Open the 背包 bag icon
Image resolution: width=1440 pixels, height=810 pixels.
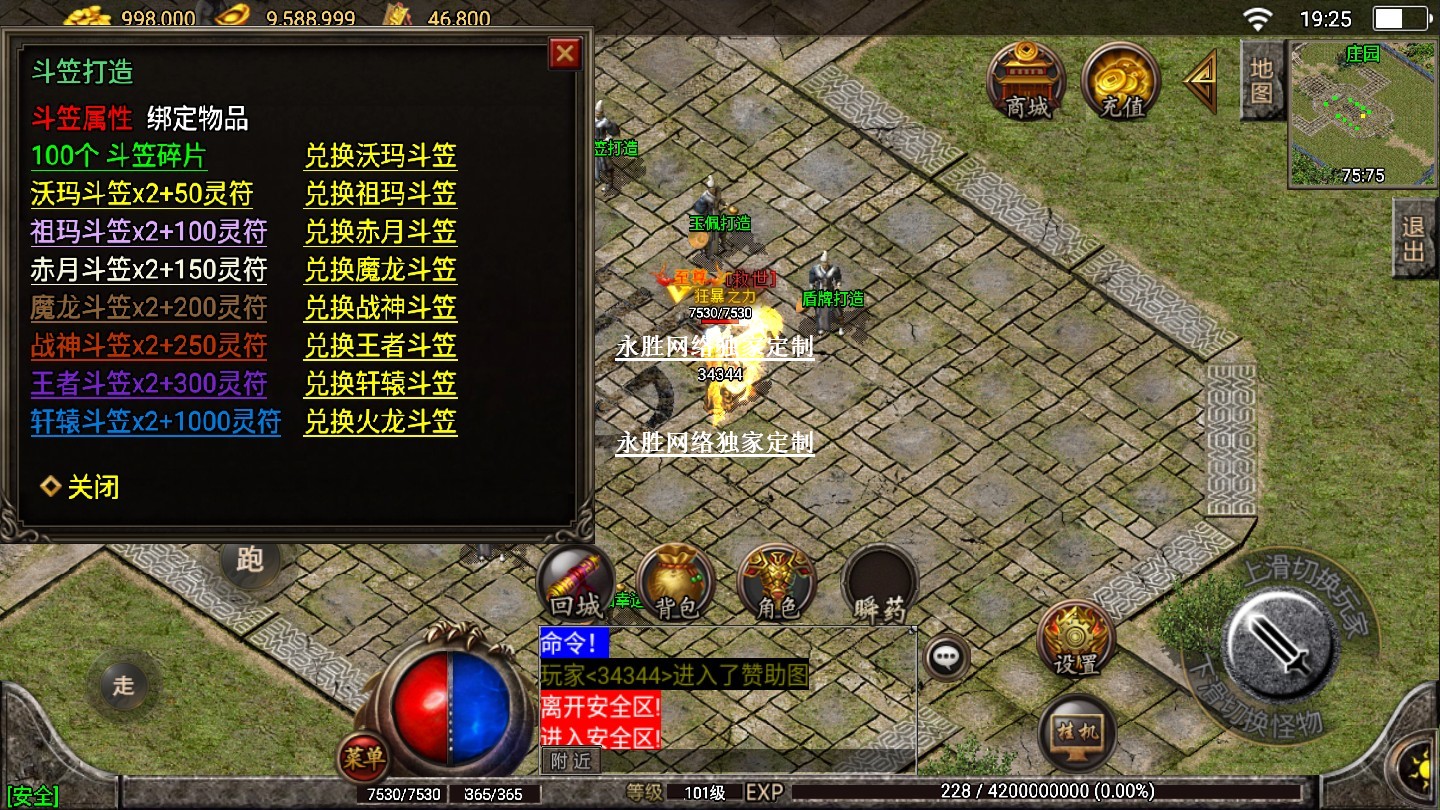(x=676, y=584)
